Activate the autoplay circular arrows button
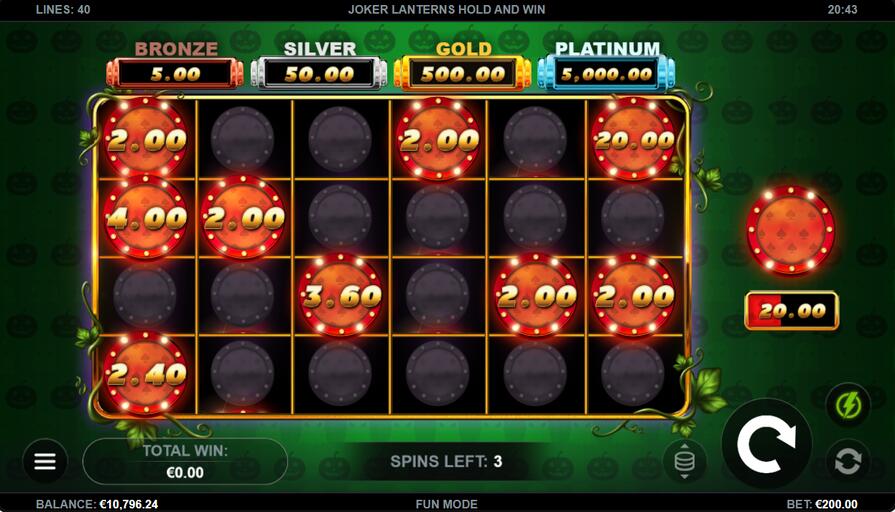Image resolution: width=895 pixels, height=512 pixels. (847, 461)
